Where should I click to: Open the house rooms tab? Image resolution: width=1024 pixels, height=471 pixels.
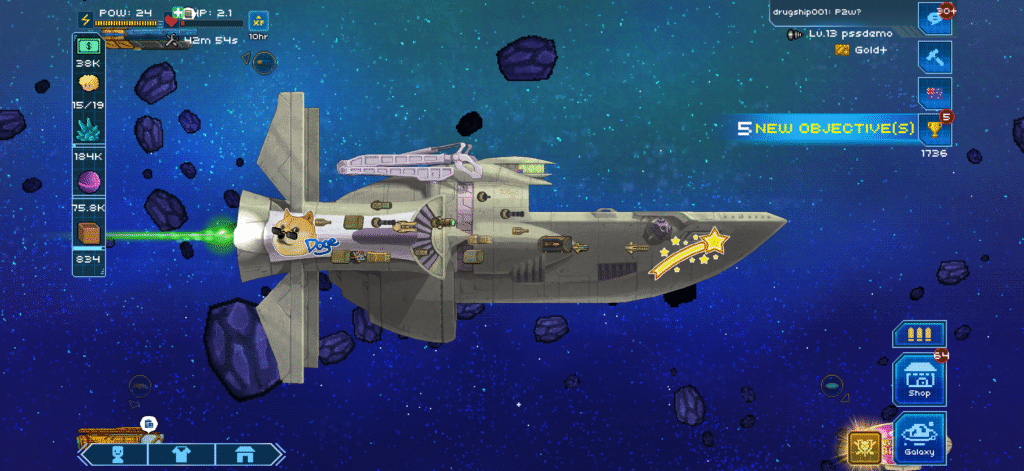(243, 454)
